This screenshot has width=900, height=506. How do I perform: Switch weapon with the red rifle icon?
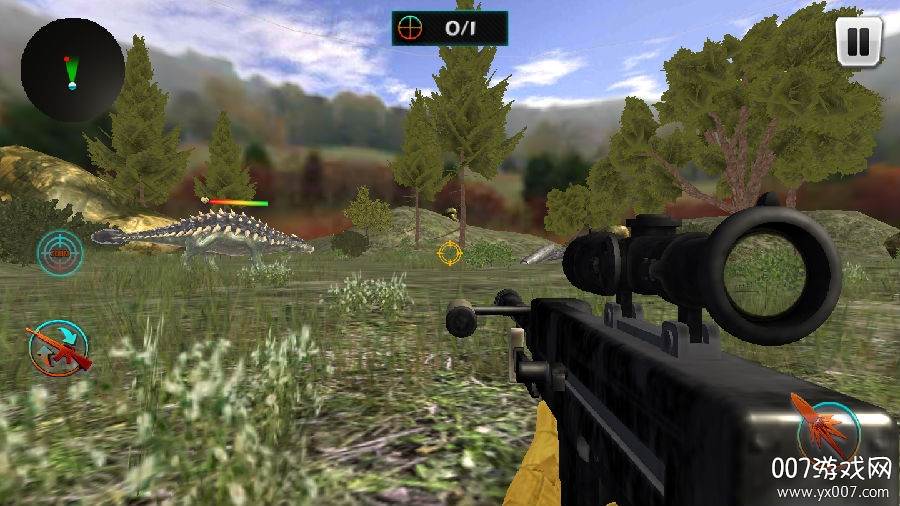click(58, 347)
